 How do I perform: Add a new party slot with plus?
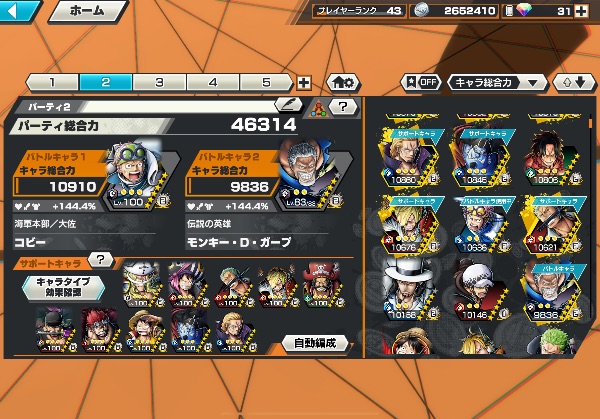click(304, 84)
